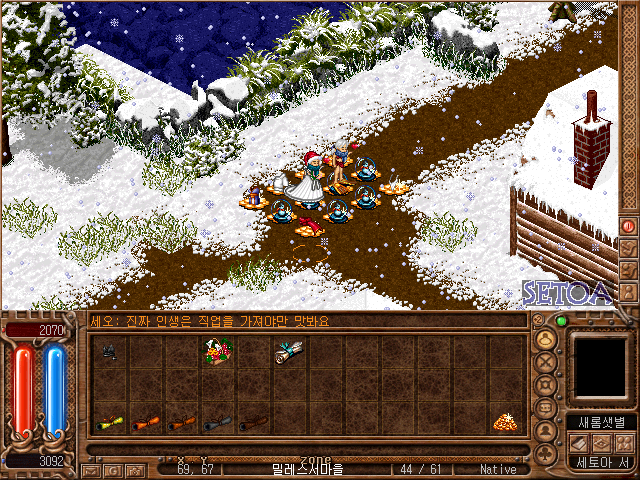Click the red power button
The width and height of the screenshot is (640, 480).
point(628,226)
